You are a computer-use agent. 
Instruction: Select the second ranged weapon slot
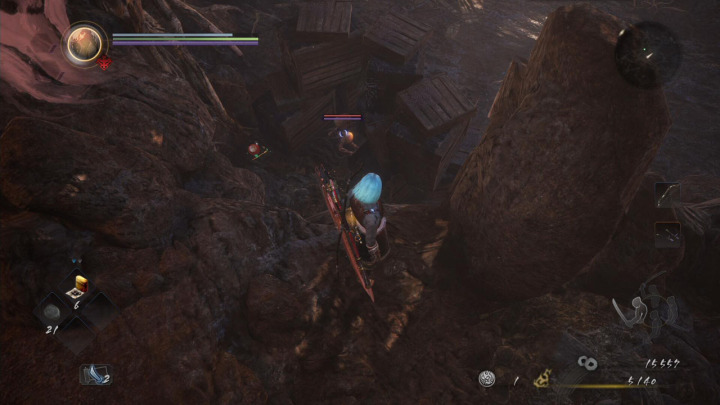click(x=668, y=234)
